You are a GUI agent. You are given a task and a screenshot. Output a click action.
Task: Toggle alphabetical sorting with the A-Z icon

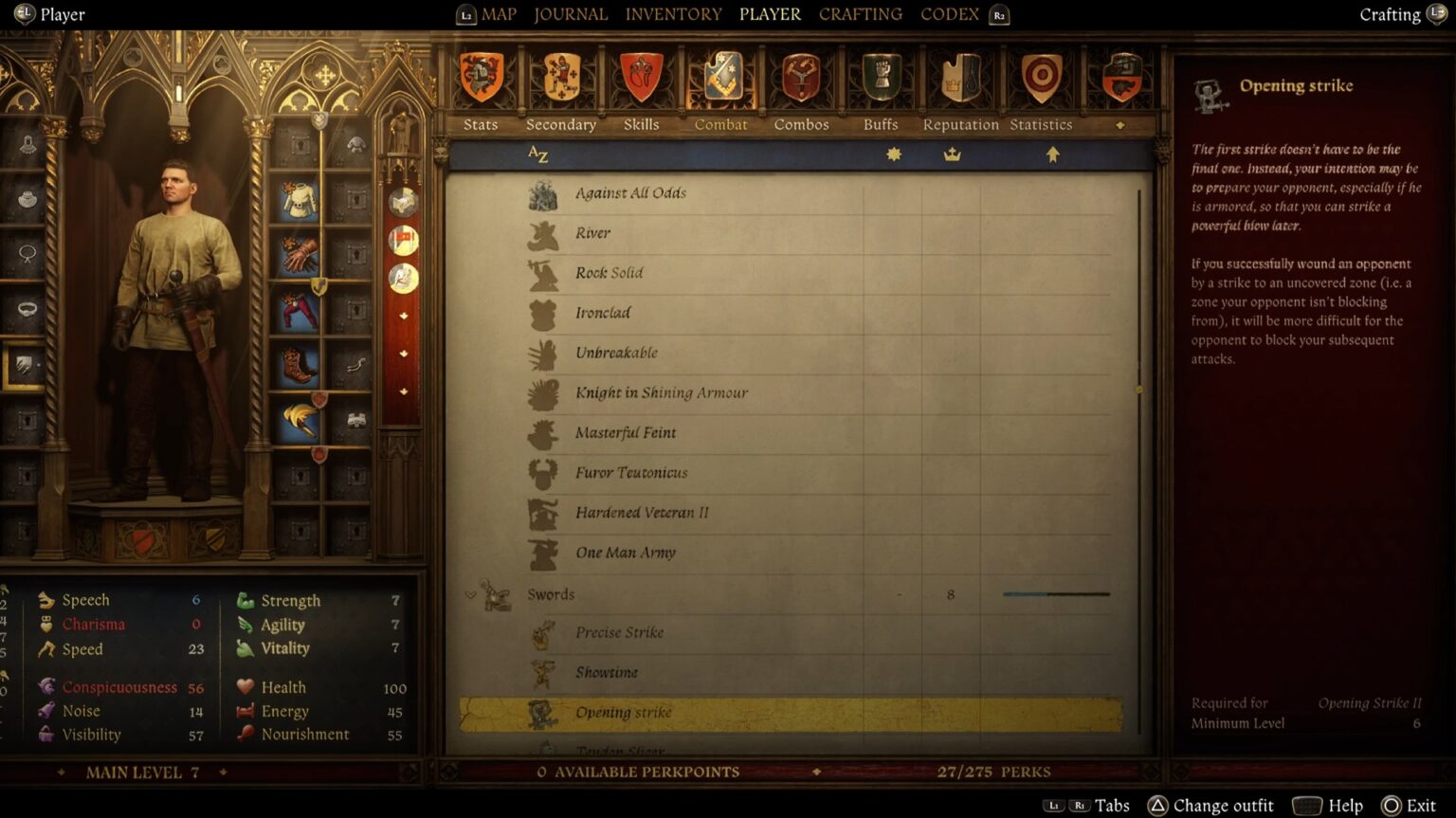536,155
